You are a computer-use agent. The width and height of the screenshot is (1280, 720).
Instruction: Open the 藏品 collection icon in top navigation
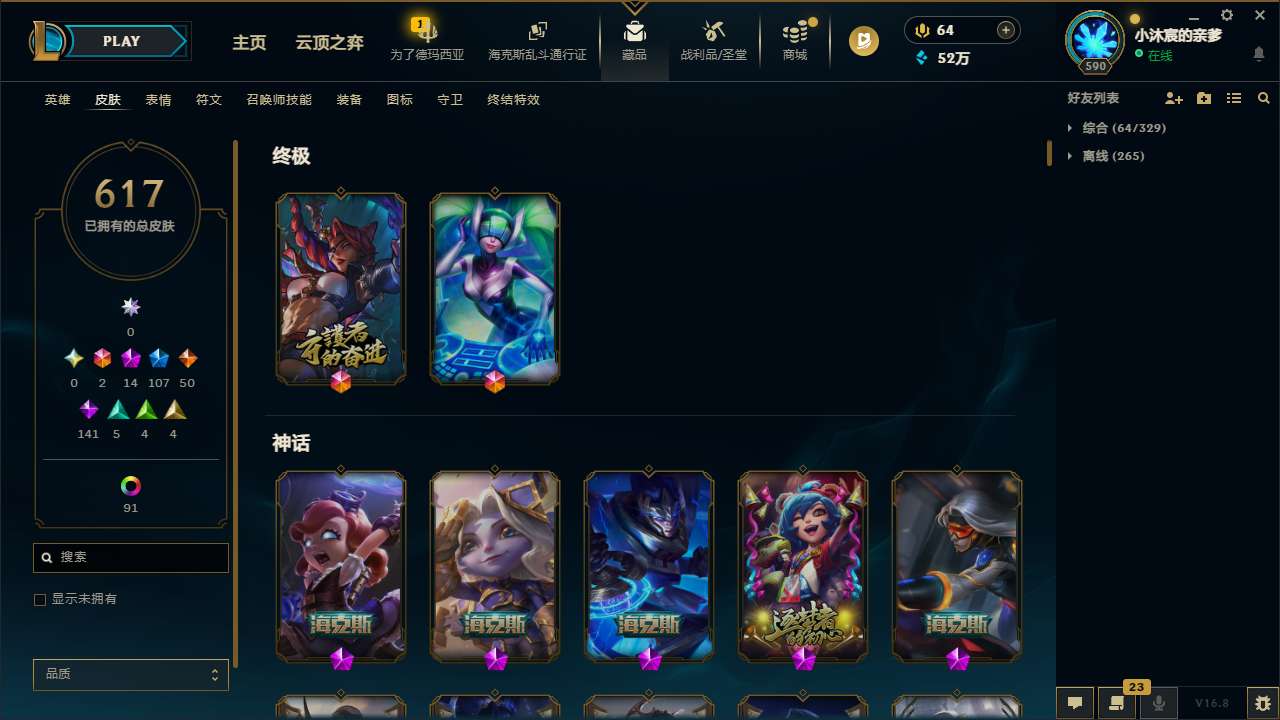pos(634,40)
